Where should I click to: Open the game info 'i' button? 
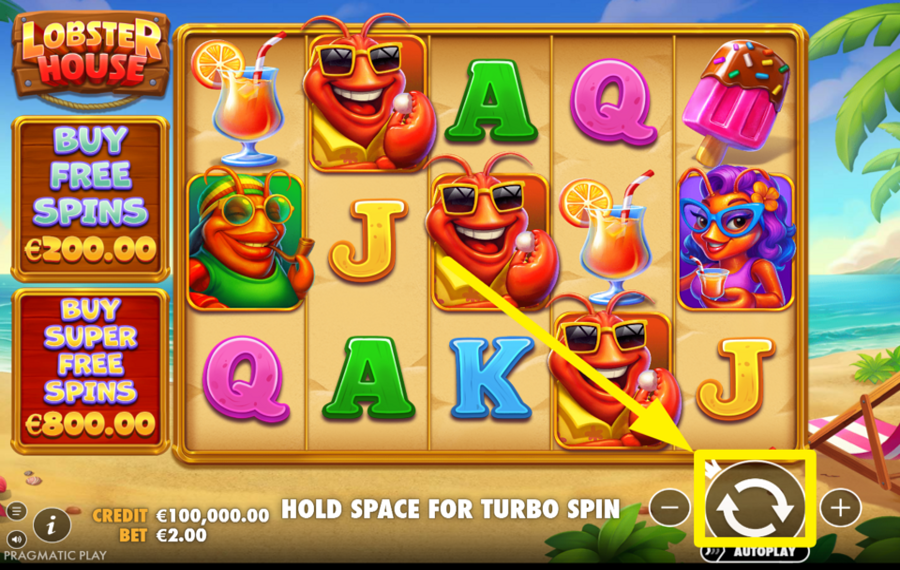tap(51, 523)
